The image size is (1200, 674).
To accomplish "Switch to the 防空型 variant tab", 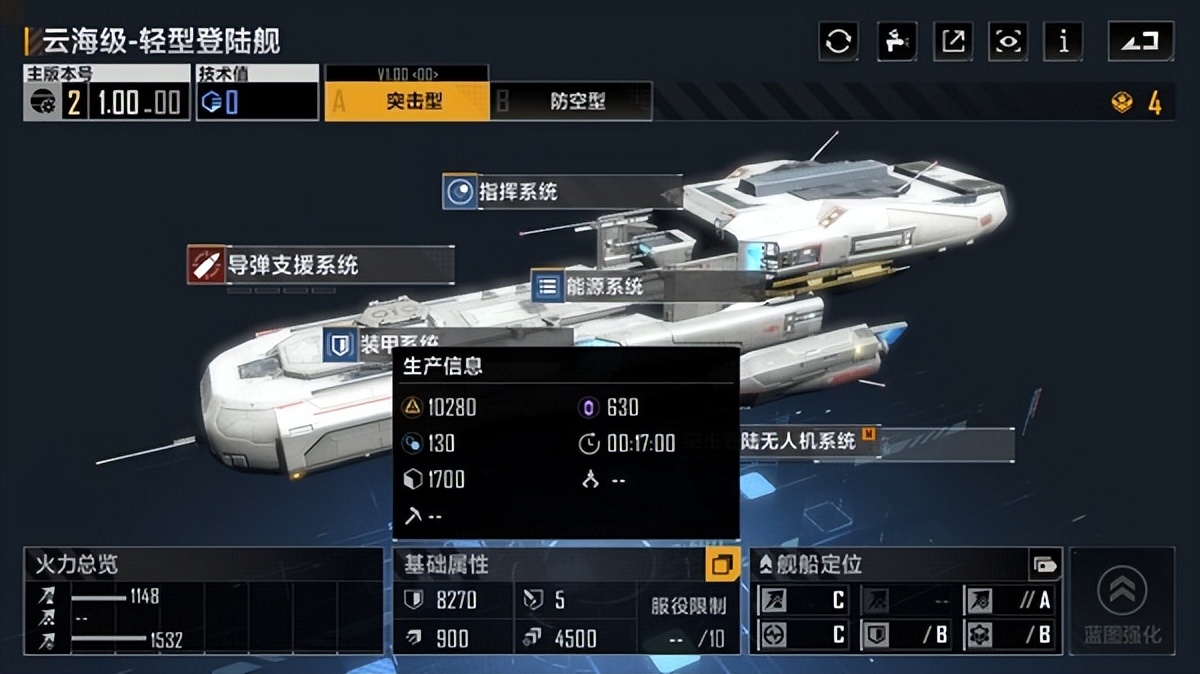I will tap(571, 101).
